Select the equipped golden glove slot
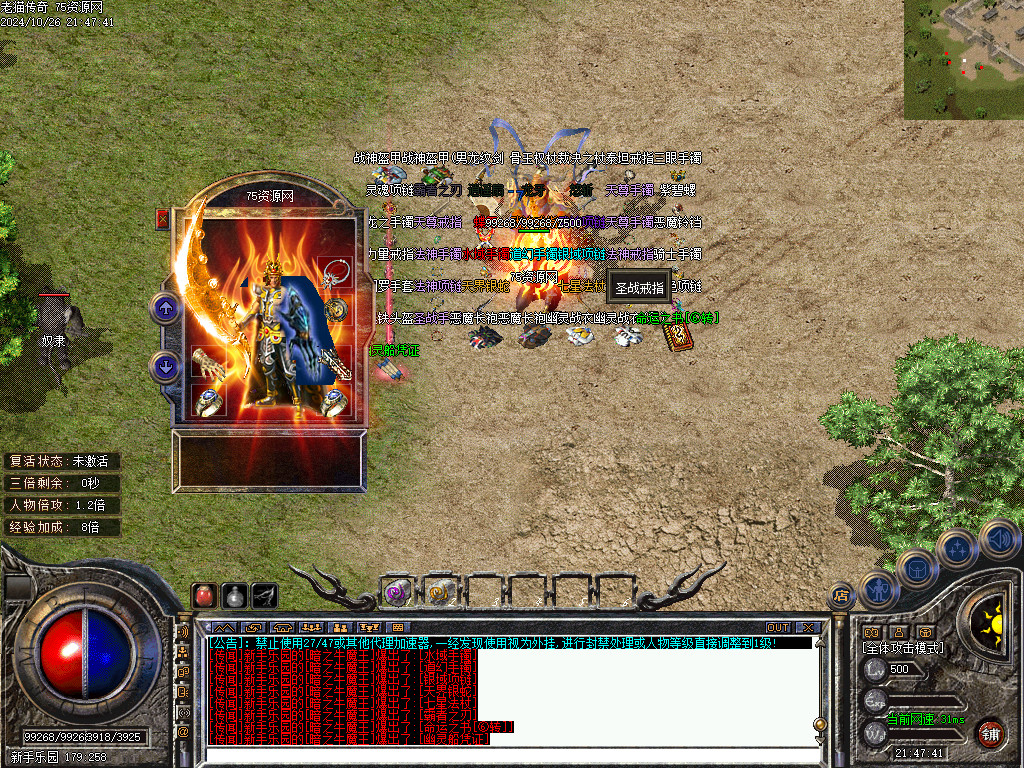This screenshot has width=1024, height=768. tap(207, 363)
